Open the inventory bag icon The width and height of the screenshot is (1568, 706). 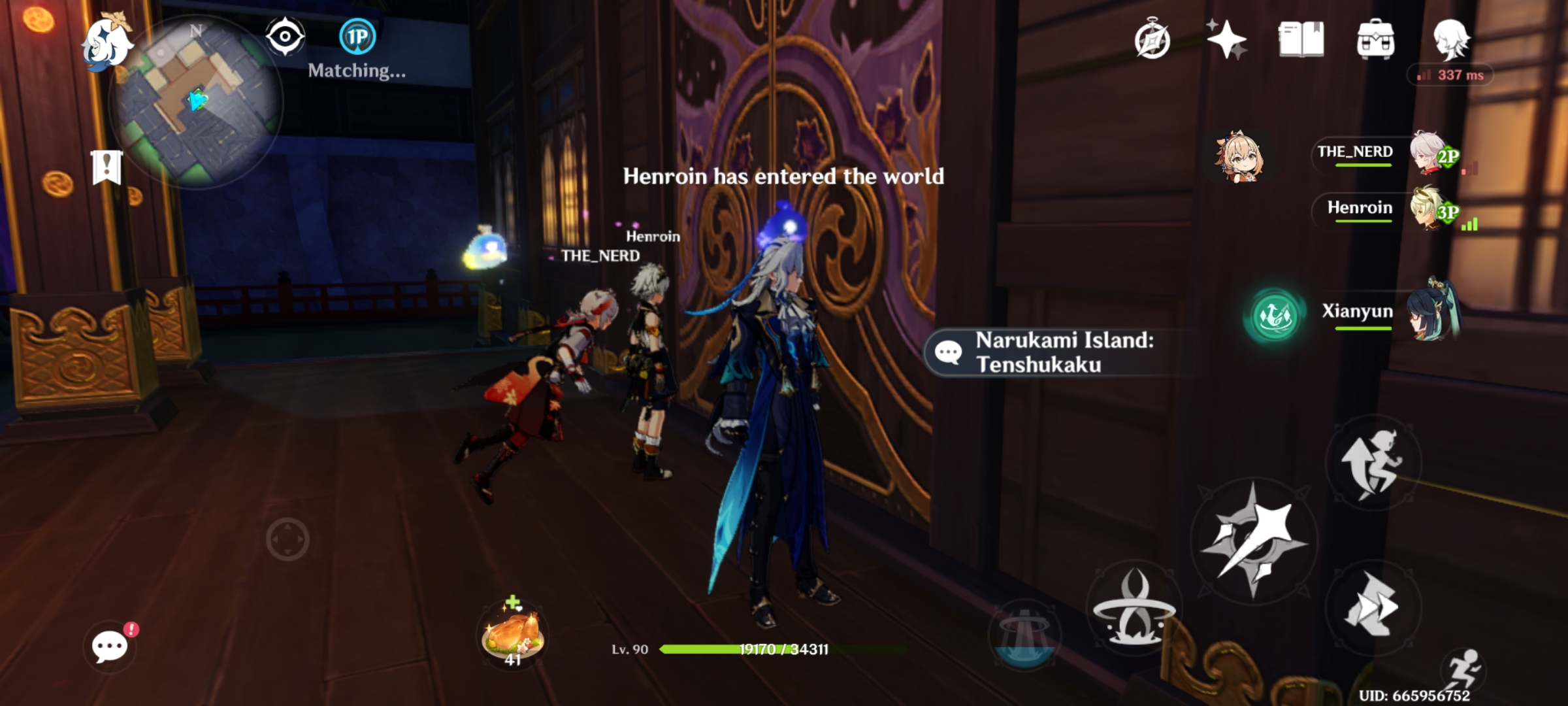pyautogui.click(x=1377, y=39)
